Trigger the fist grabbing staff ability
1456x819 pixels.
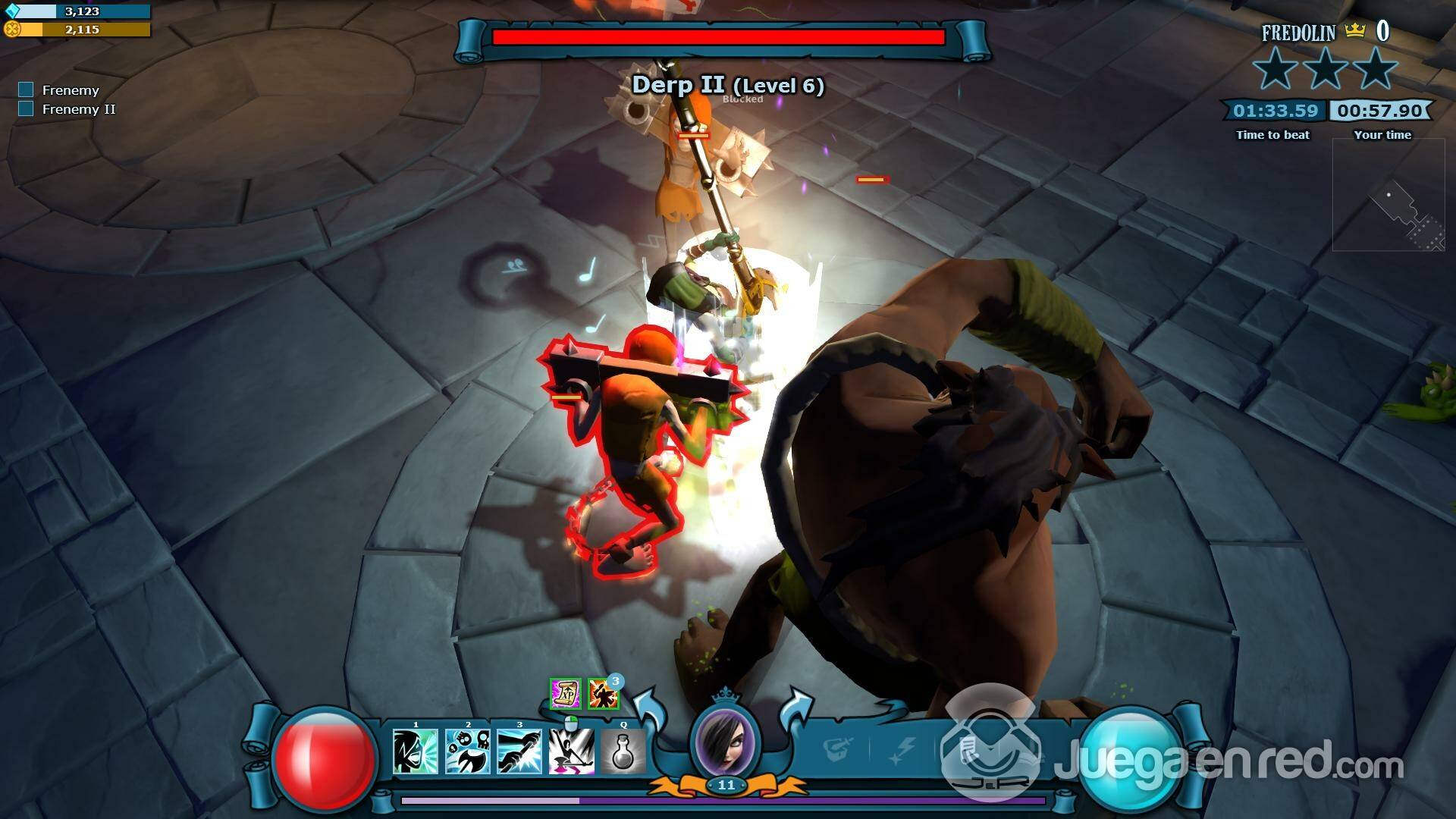coord(519,752)
